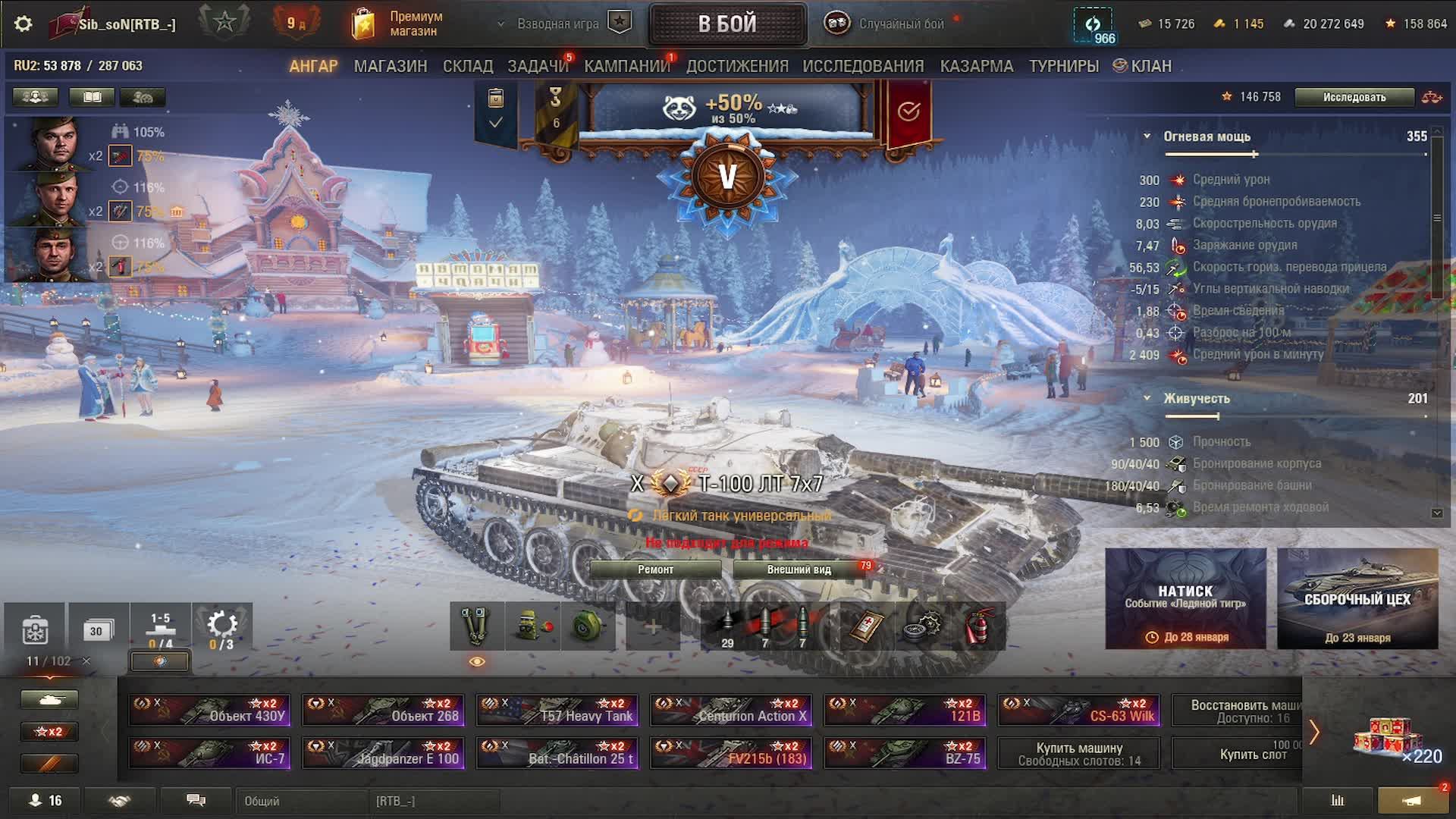This screenshot has width=1456, height=819.
Task: Open the КЛАН tab
Action: click(x=1143, y=67)
